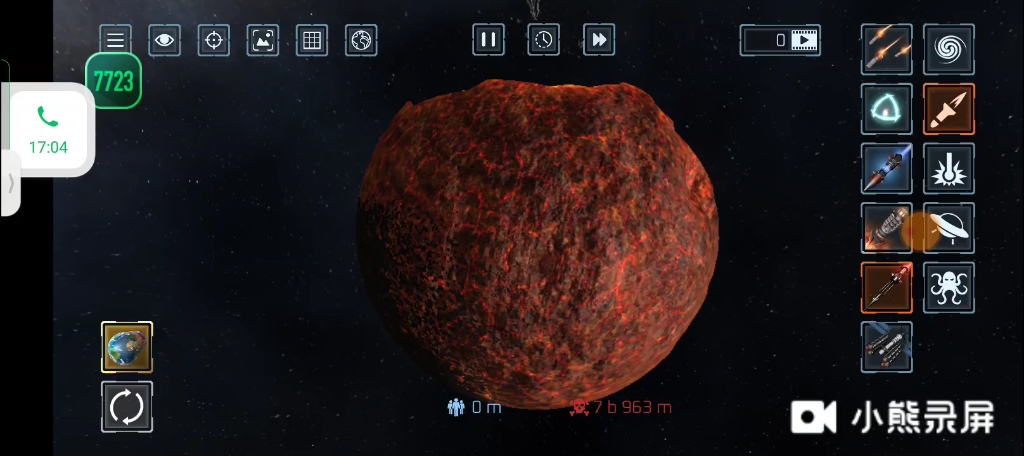Pick the highlighted single missile weapon

click(x=948, y=108)
